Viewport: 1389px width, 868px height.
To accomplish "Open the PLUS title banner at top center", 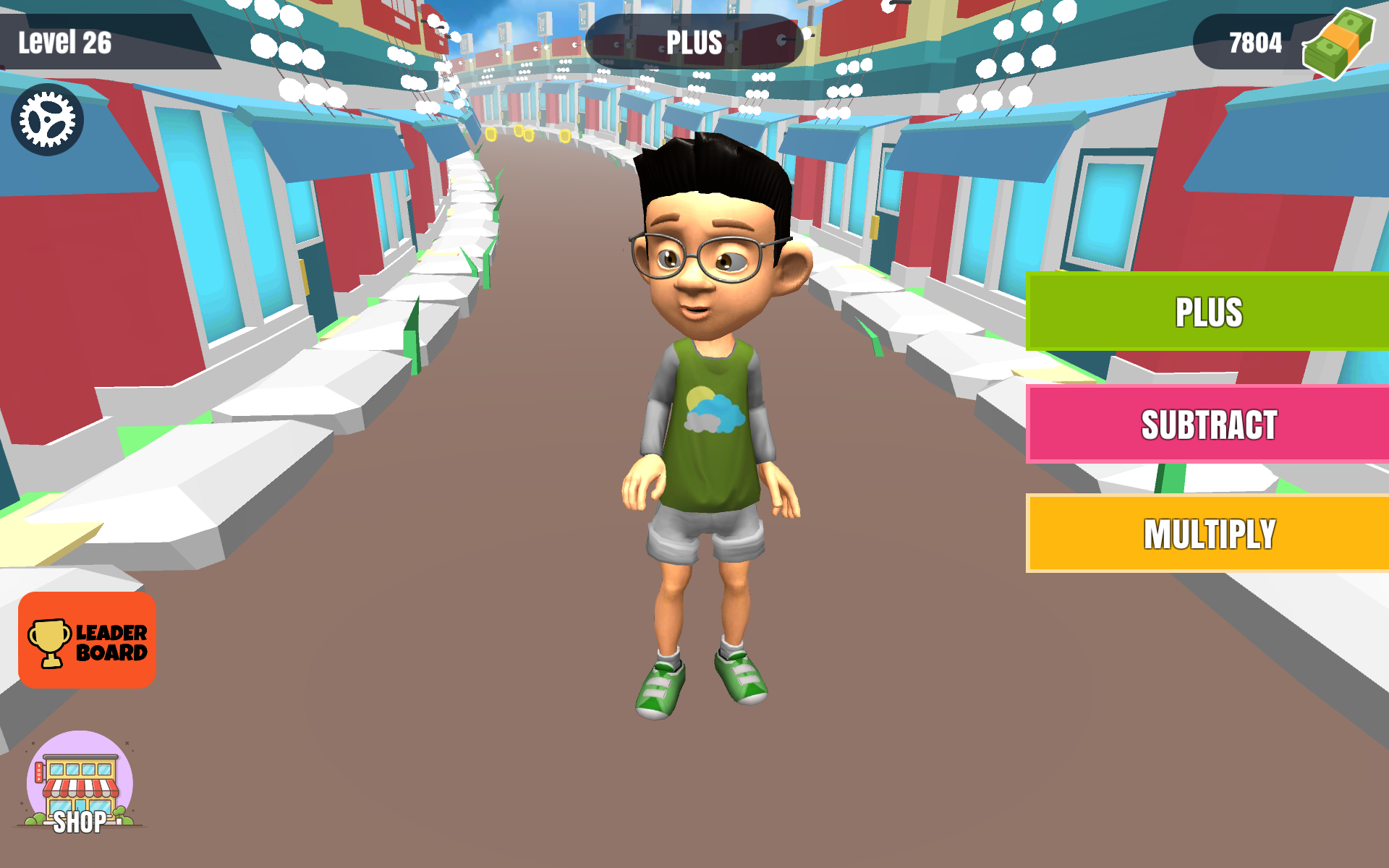I will click(x=692, y=42).
